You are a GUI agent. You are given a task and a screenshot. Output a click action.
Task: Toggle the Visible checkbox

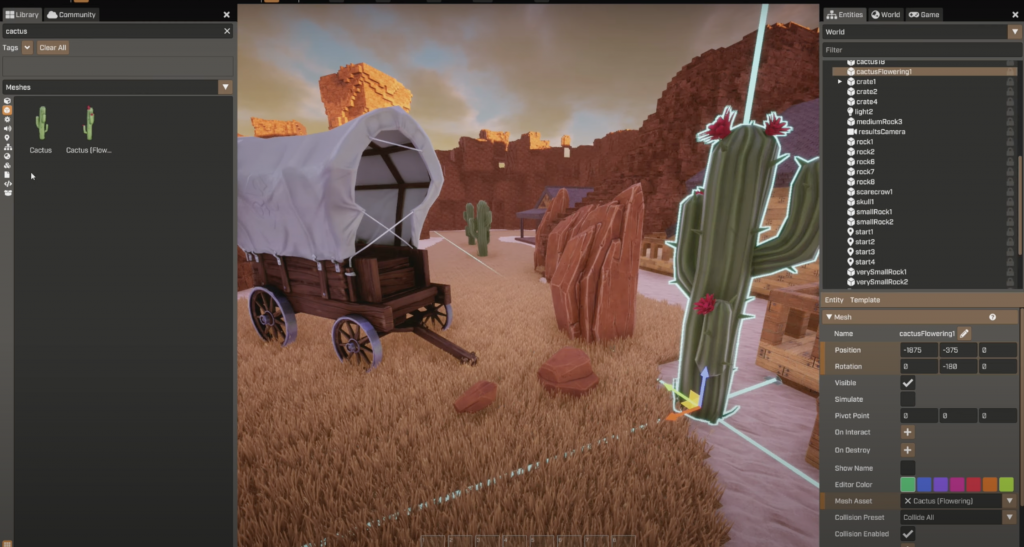pos(908,383)
